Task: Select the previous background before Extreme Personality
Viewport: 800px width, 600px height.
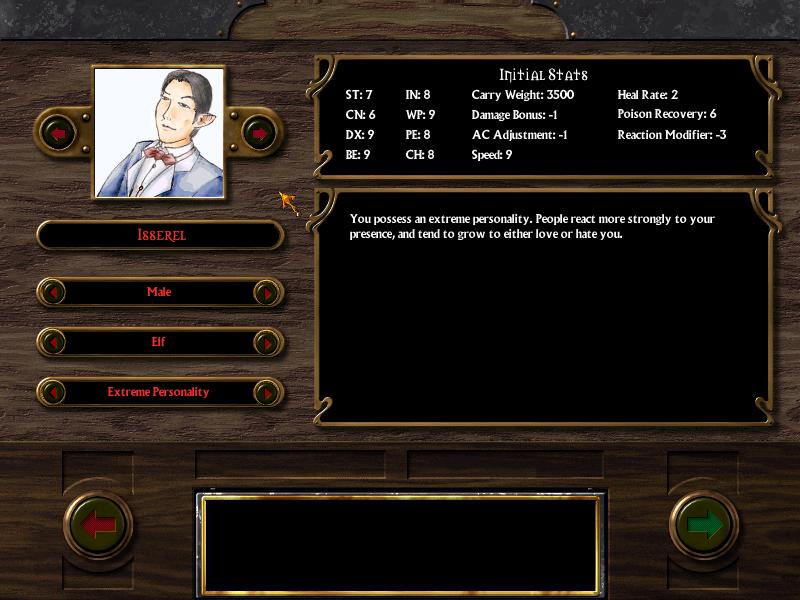Action: coord(53,392)
